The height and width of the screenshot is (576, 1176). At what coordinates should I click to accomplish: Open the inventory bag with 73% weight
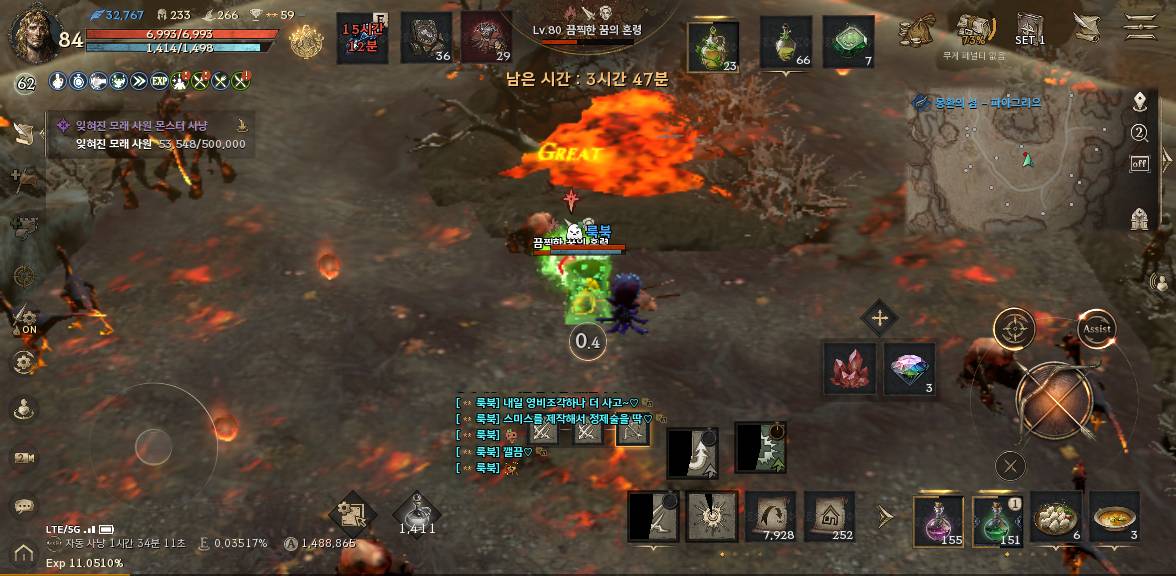[x=973, y=30]
